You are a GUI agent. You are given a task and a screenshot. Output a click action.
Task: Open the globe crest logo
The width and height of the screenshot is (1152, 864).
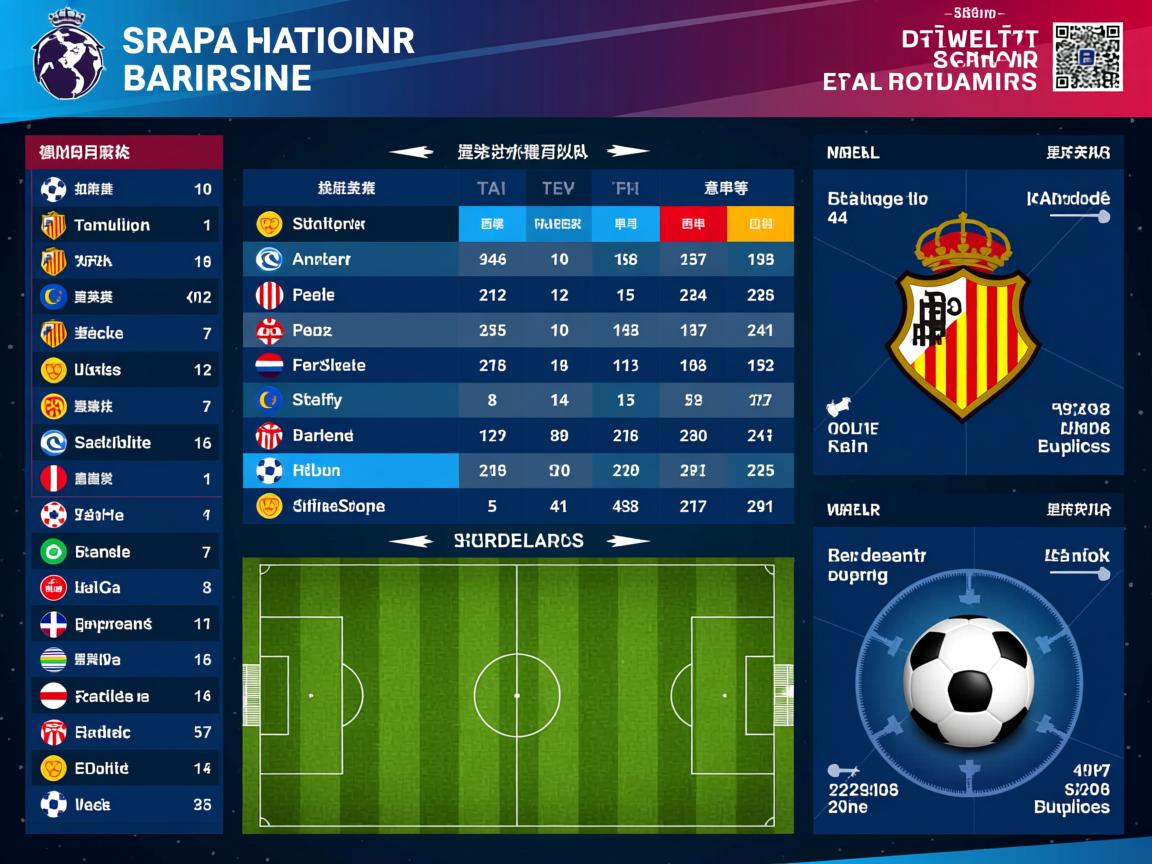point(68,57)
